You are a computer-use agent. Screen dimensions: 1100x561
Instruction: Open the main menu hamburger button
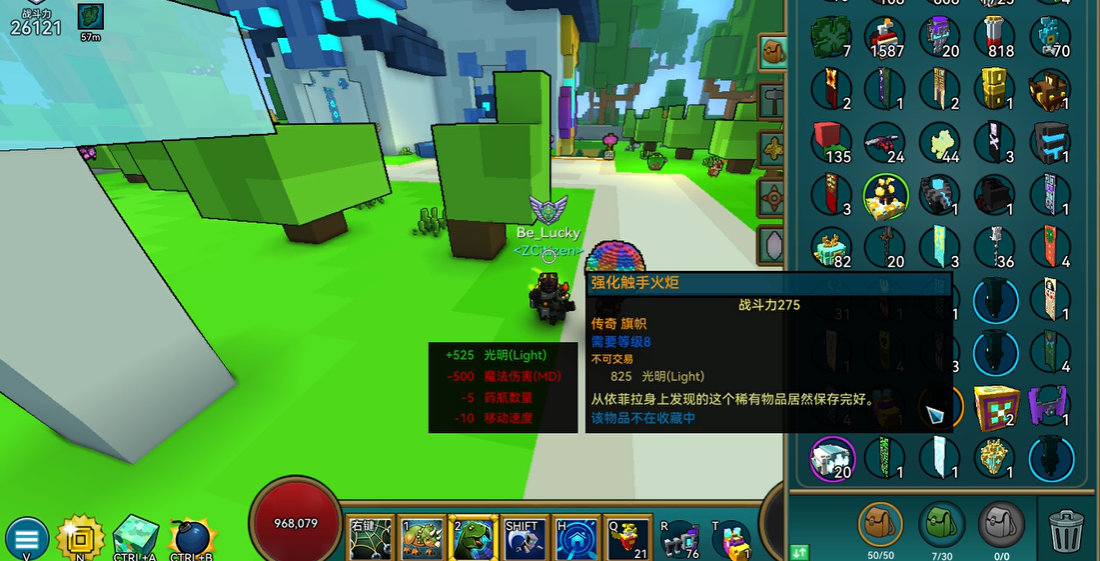27,538
